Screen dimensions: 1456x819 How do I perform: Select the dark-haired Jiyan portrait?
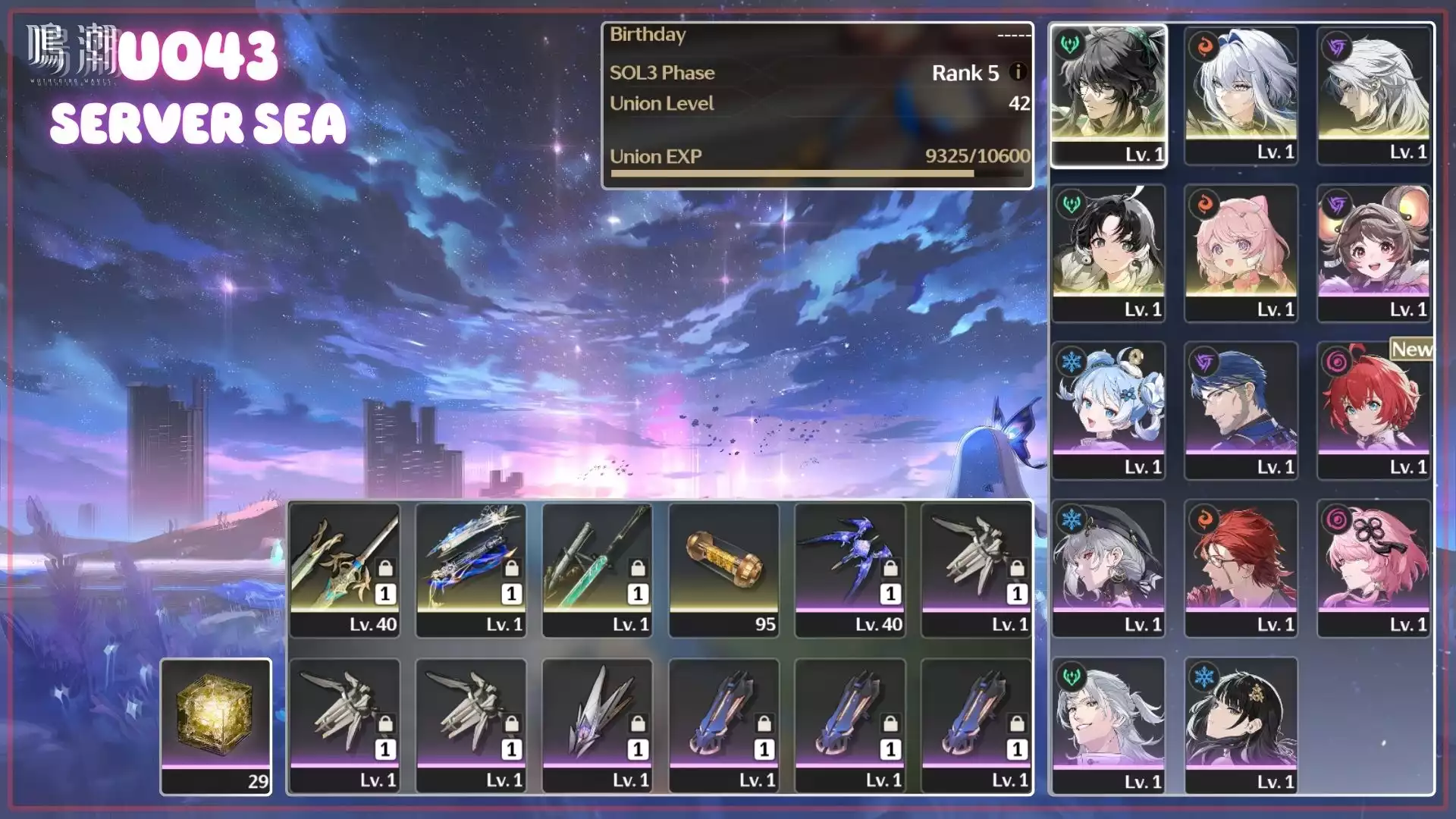1108,95
